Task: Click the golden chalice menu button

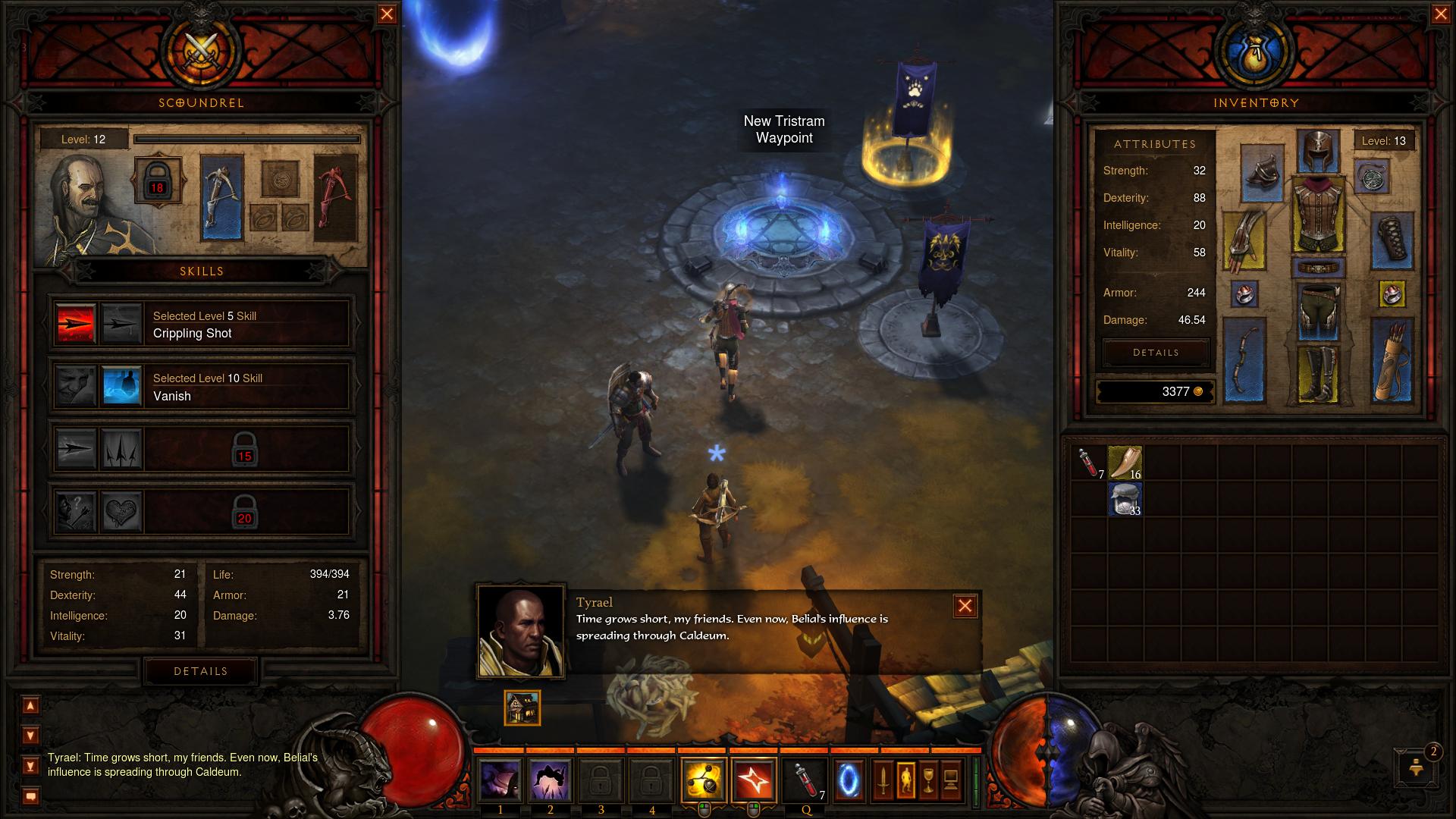Action: click(x=928, y=780)
